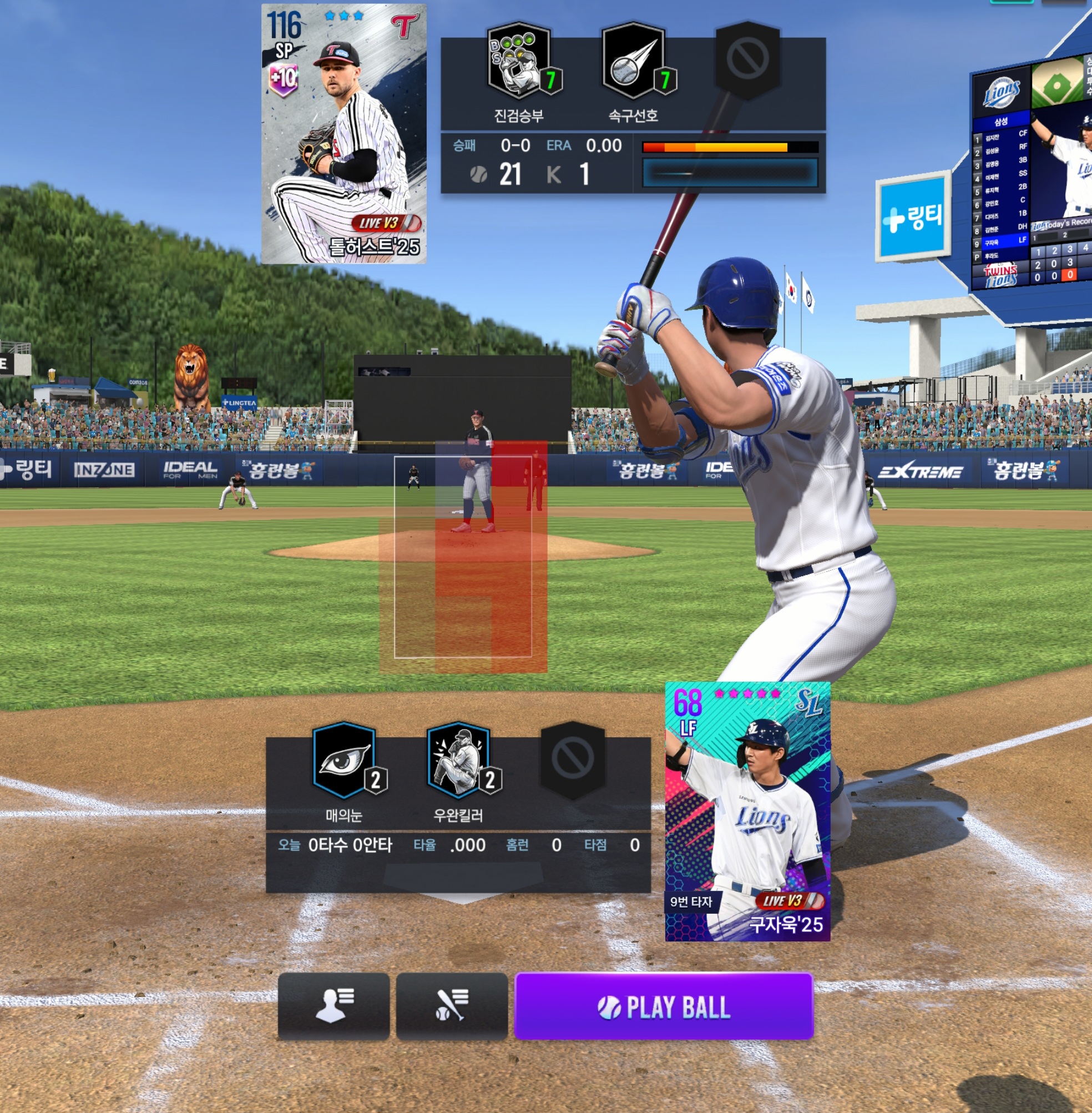The height and width of the screenshot is (1113, 1092).
Task: Inspect the 매의눈 batter skill icon
Action: 344,760
